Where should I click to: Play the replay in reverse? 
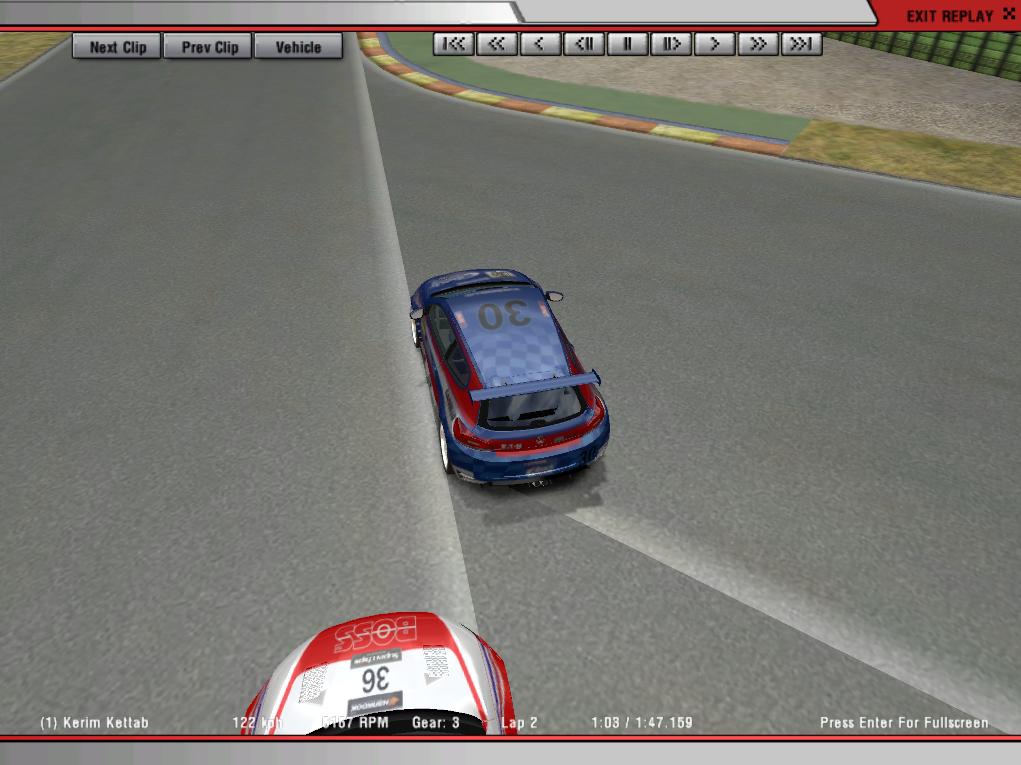(540, 44)
